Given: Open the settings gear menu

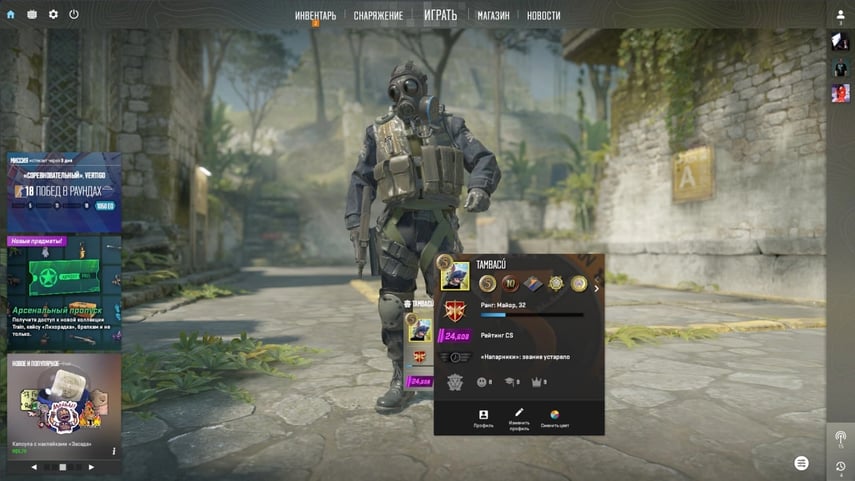Looking at the screenshot, I should click(53, 15).
